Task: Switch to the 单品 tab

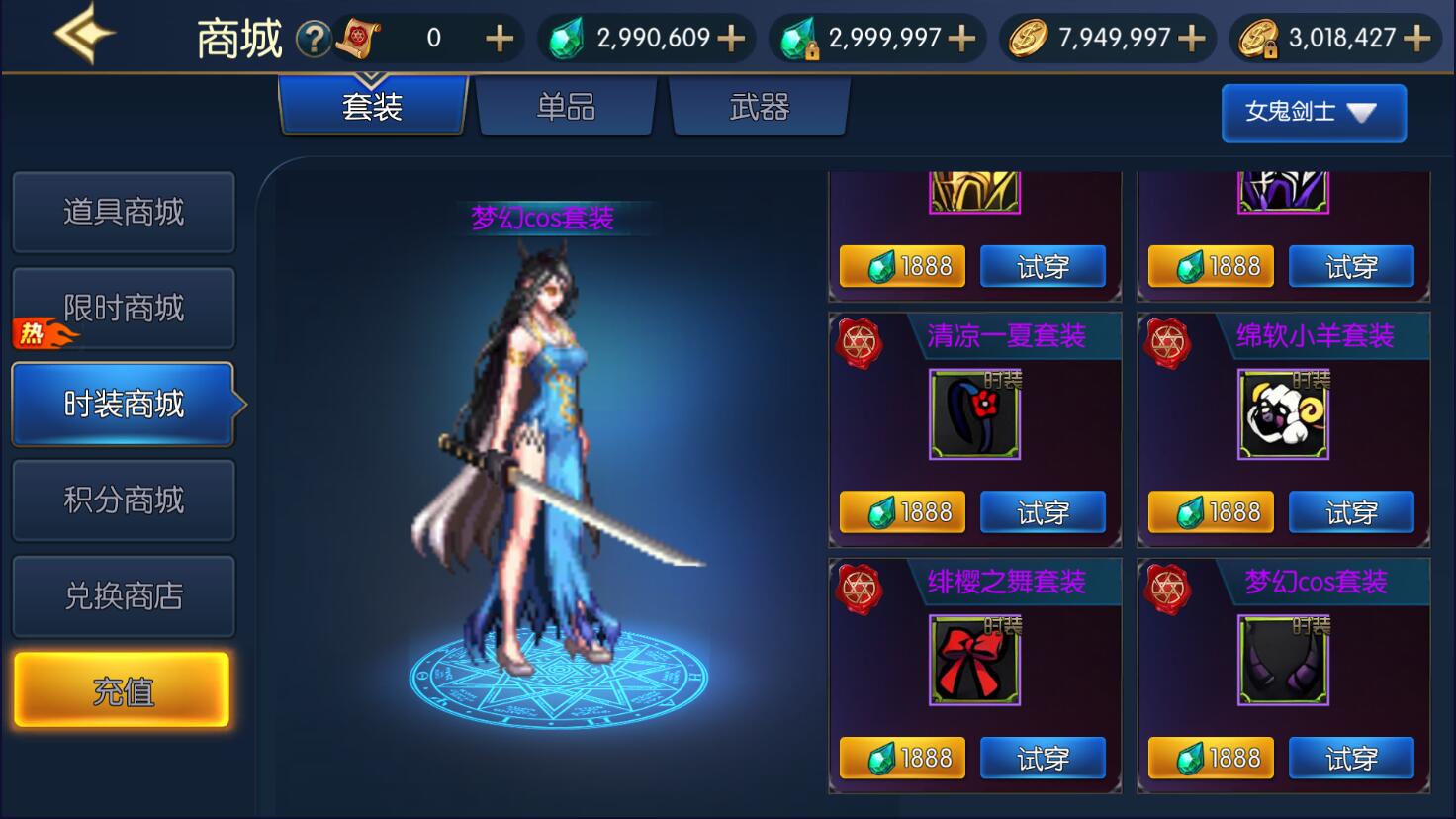Action: point(566,107)
